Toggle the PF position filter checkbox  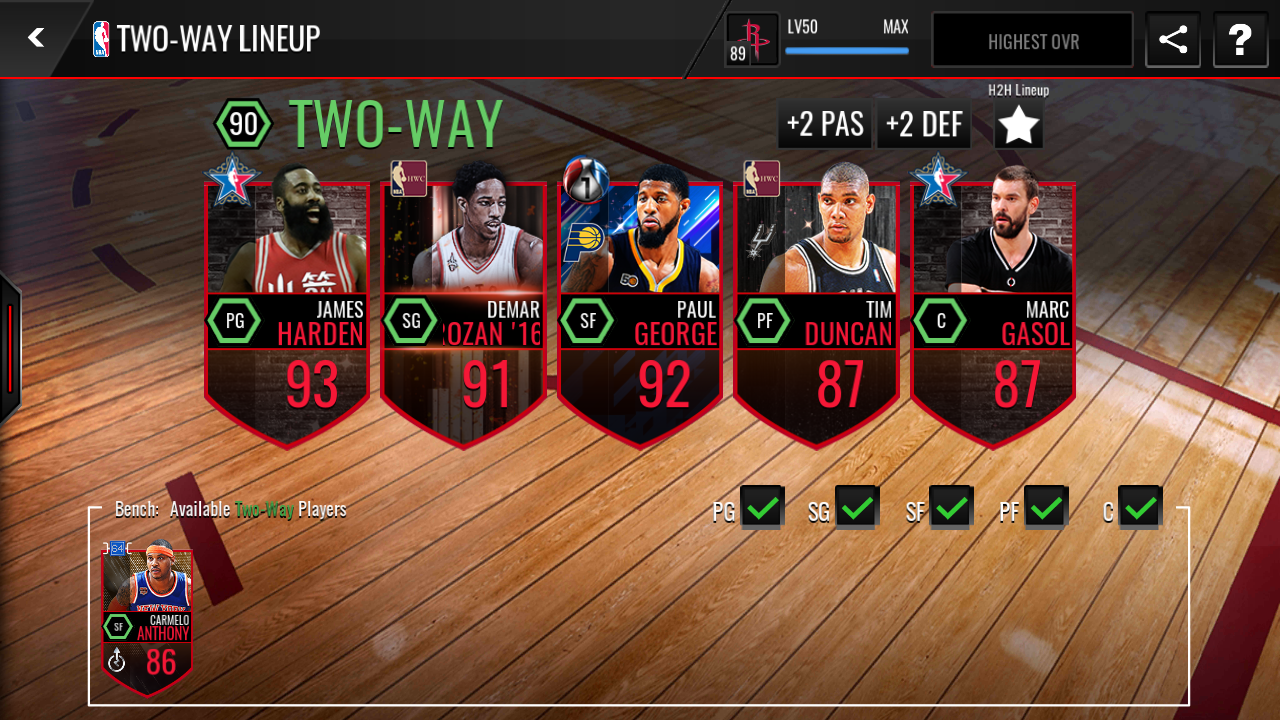(x=1045, y=508)
